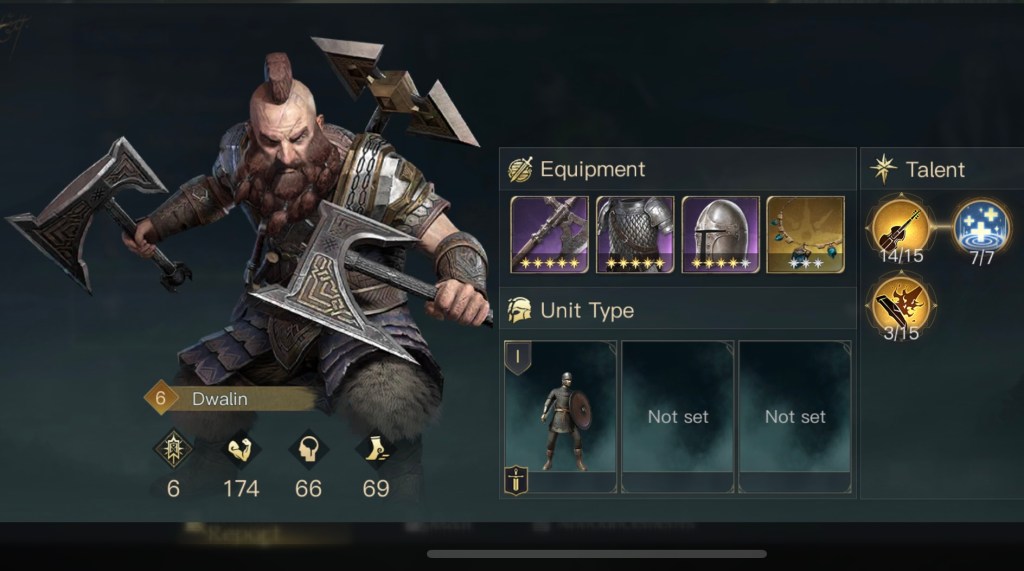Open the lute talent at 14/15
The width and height of the screenshot is (1024, 571).
(x=901, y=227)
